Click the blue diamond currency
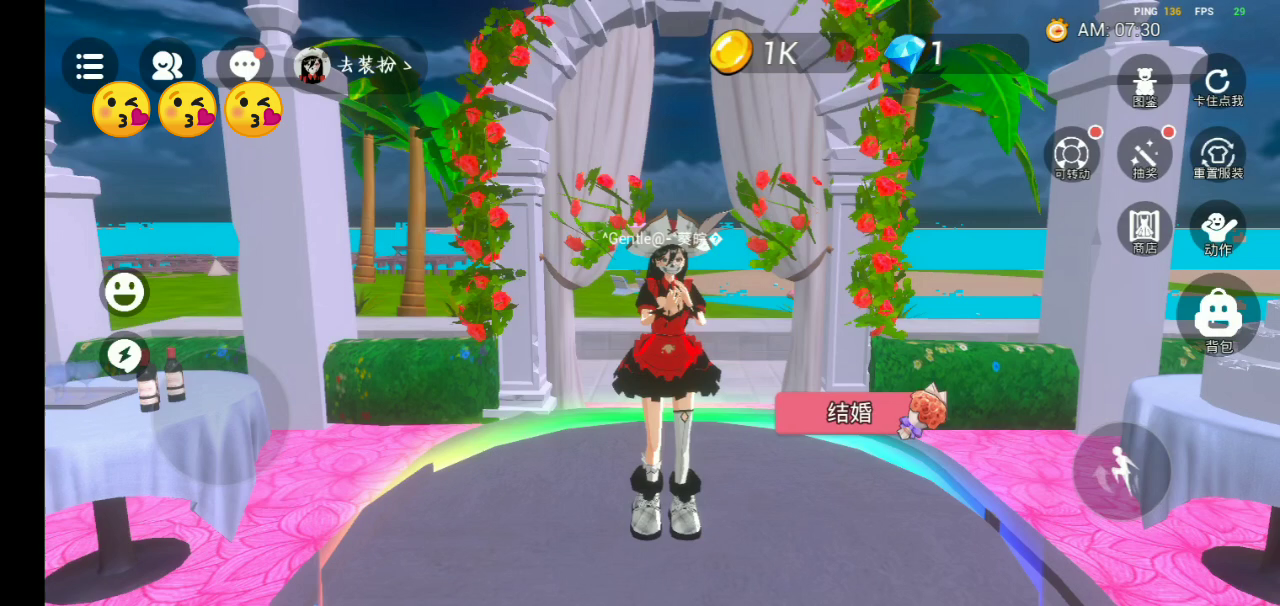 (915, 53)
